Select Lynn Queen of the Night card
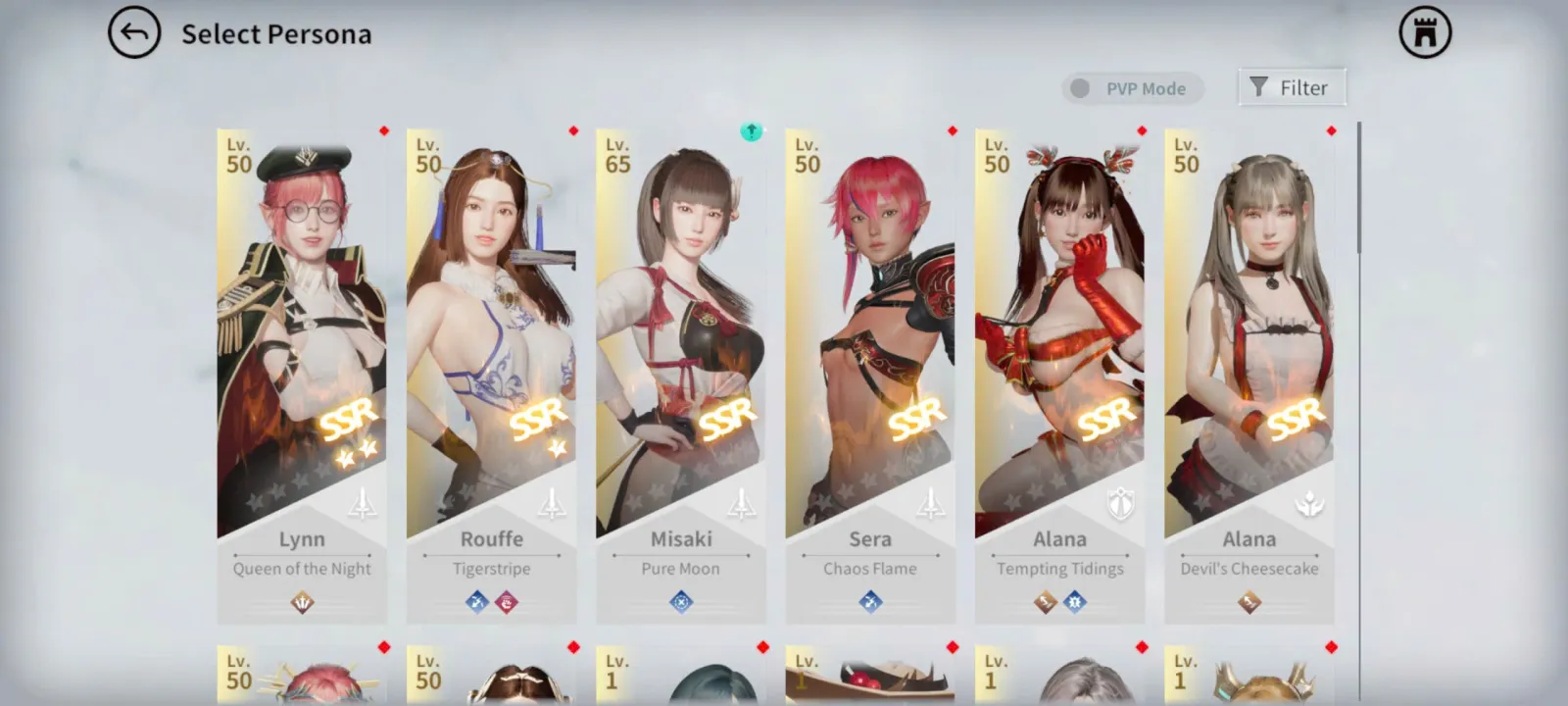The width and height of the screenshot is (1568, 706). 302,373
